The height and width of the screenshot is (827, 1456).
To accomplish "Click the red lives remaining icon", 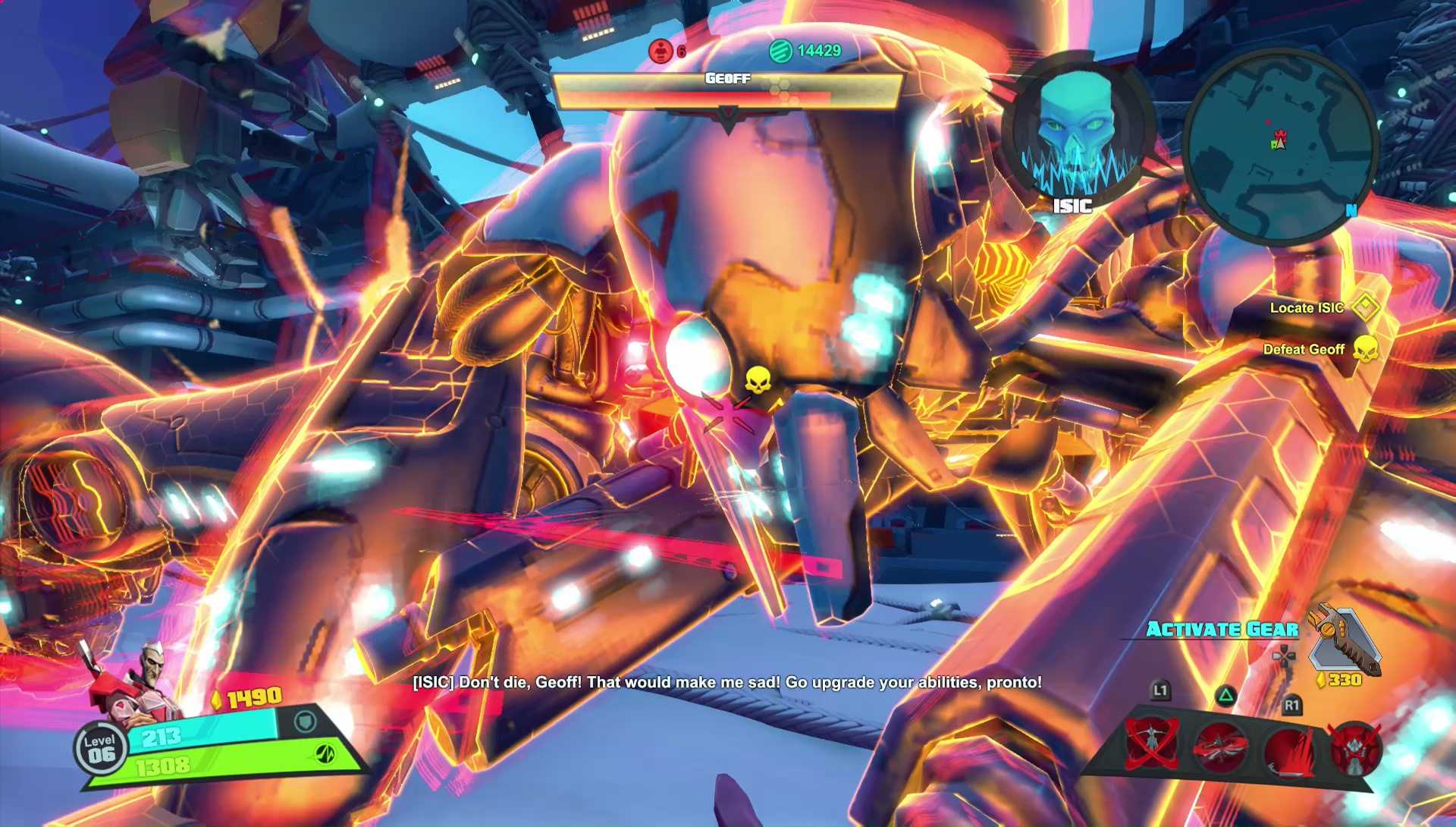I will click(x=661, y=51).
